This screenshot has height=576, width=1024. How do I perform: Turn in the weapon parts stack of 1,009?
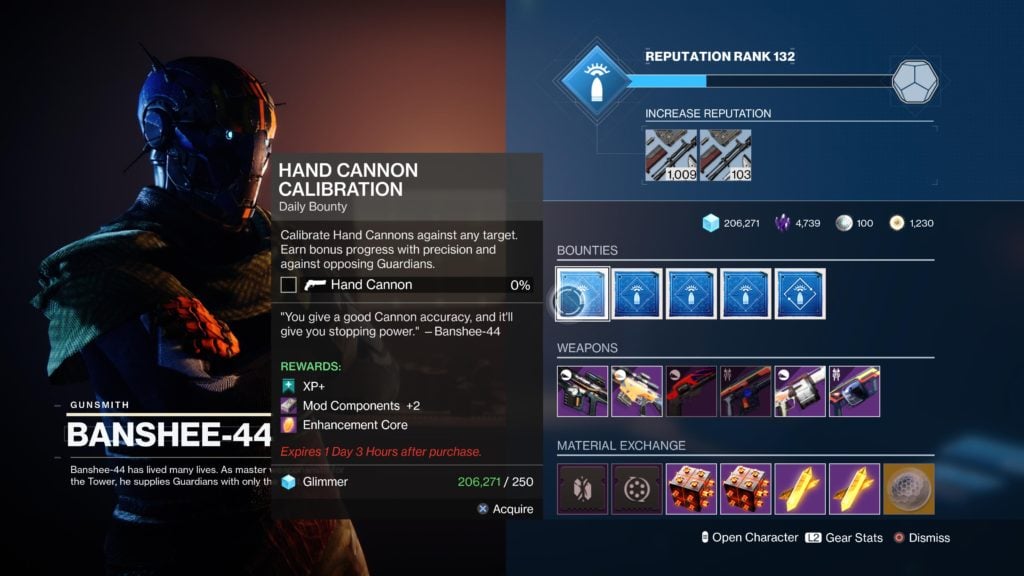tap(671, 155)
